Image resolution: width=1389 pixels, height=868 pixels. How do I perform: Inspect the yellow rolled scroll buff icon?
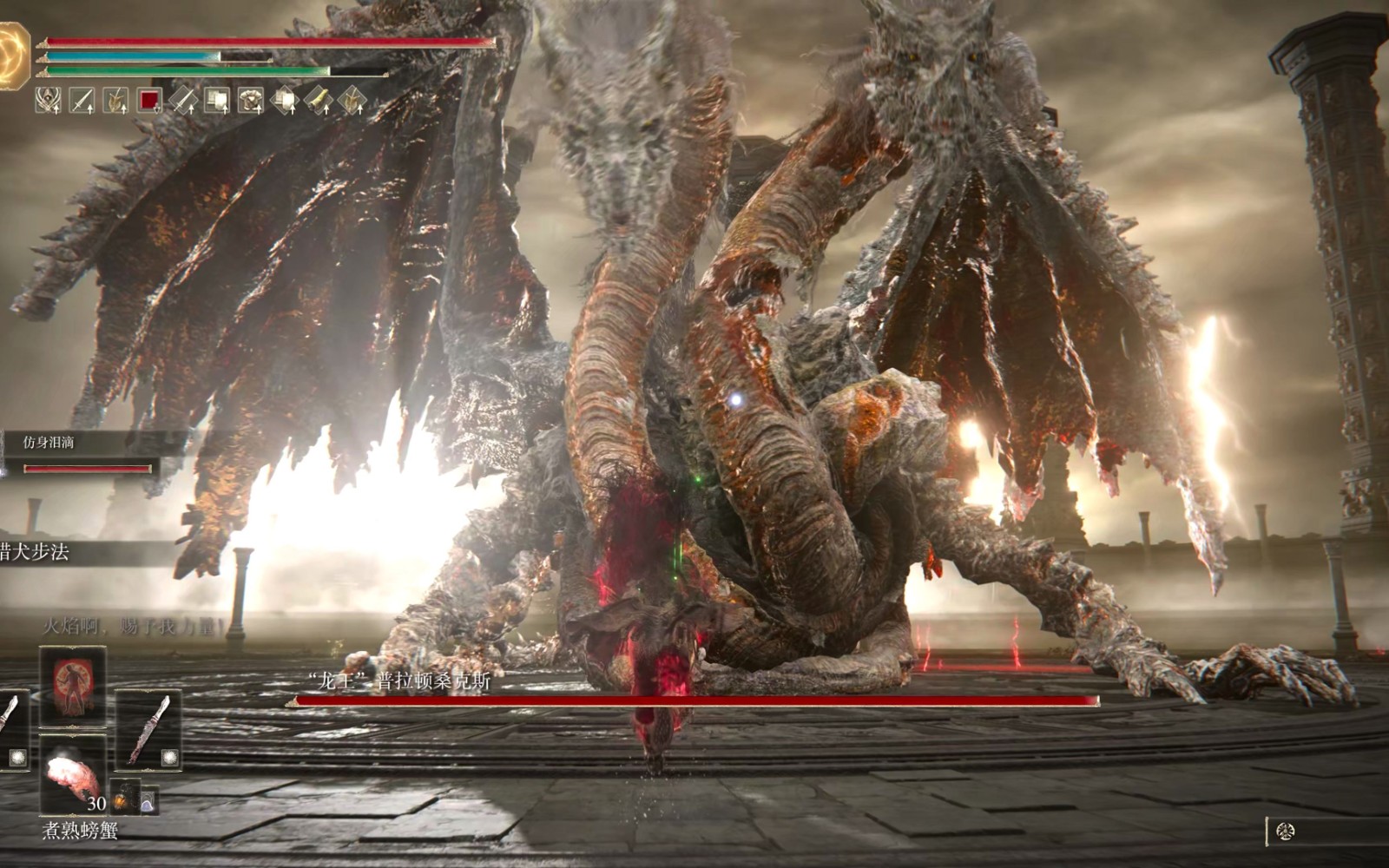[318, 101]
